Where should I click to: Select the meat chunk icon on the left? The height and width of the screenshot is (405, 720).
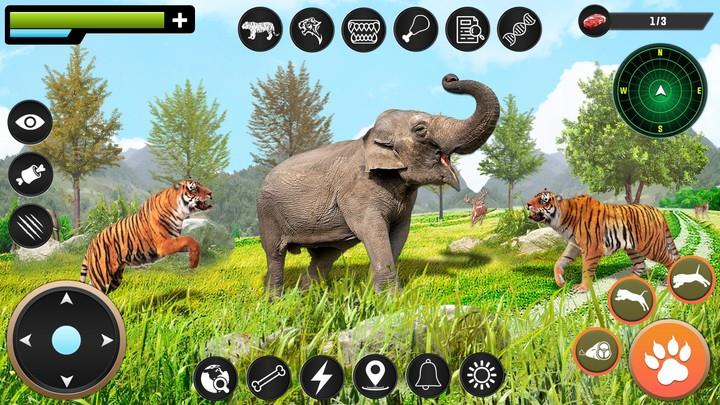31,174
